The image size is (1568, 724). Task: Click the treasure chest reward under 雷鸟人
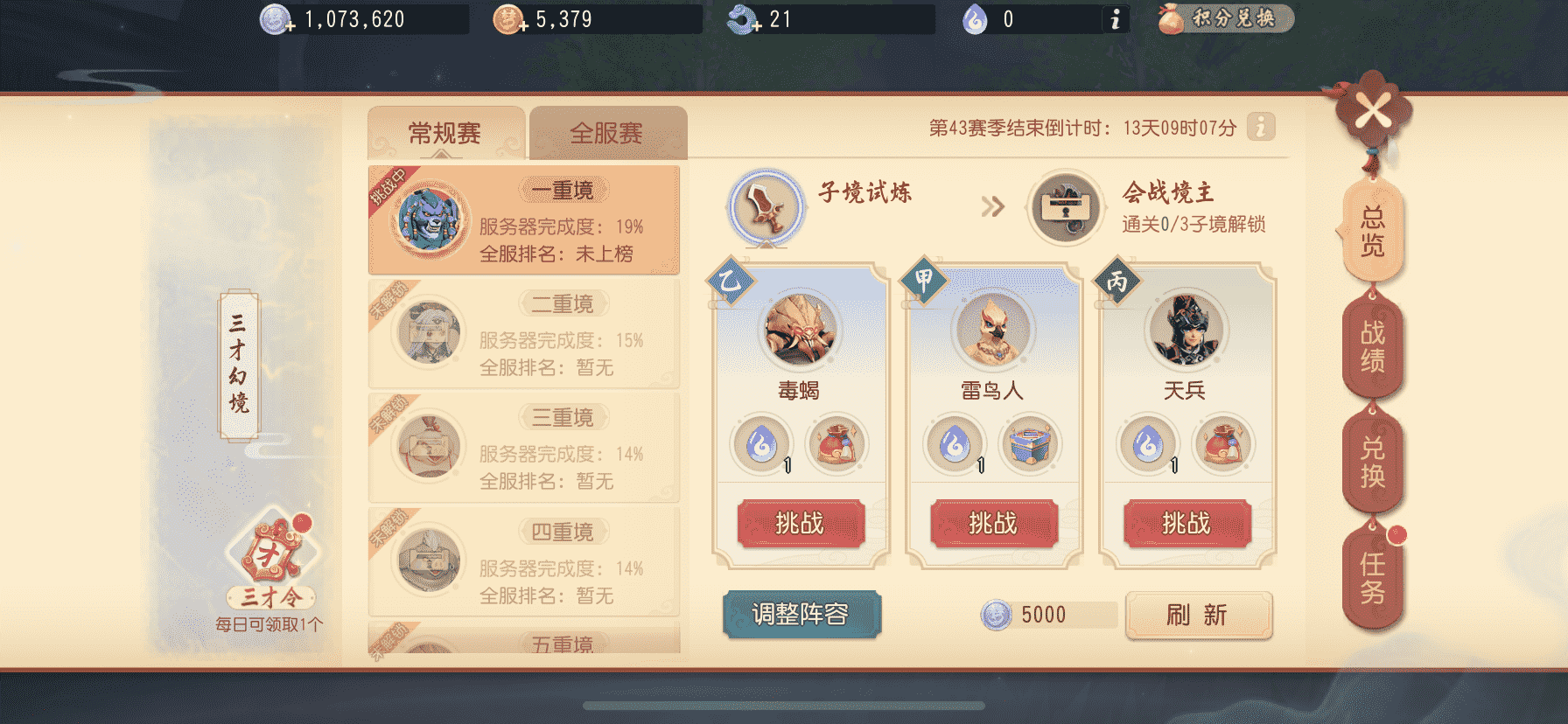pos(1030,446)
